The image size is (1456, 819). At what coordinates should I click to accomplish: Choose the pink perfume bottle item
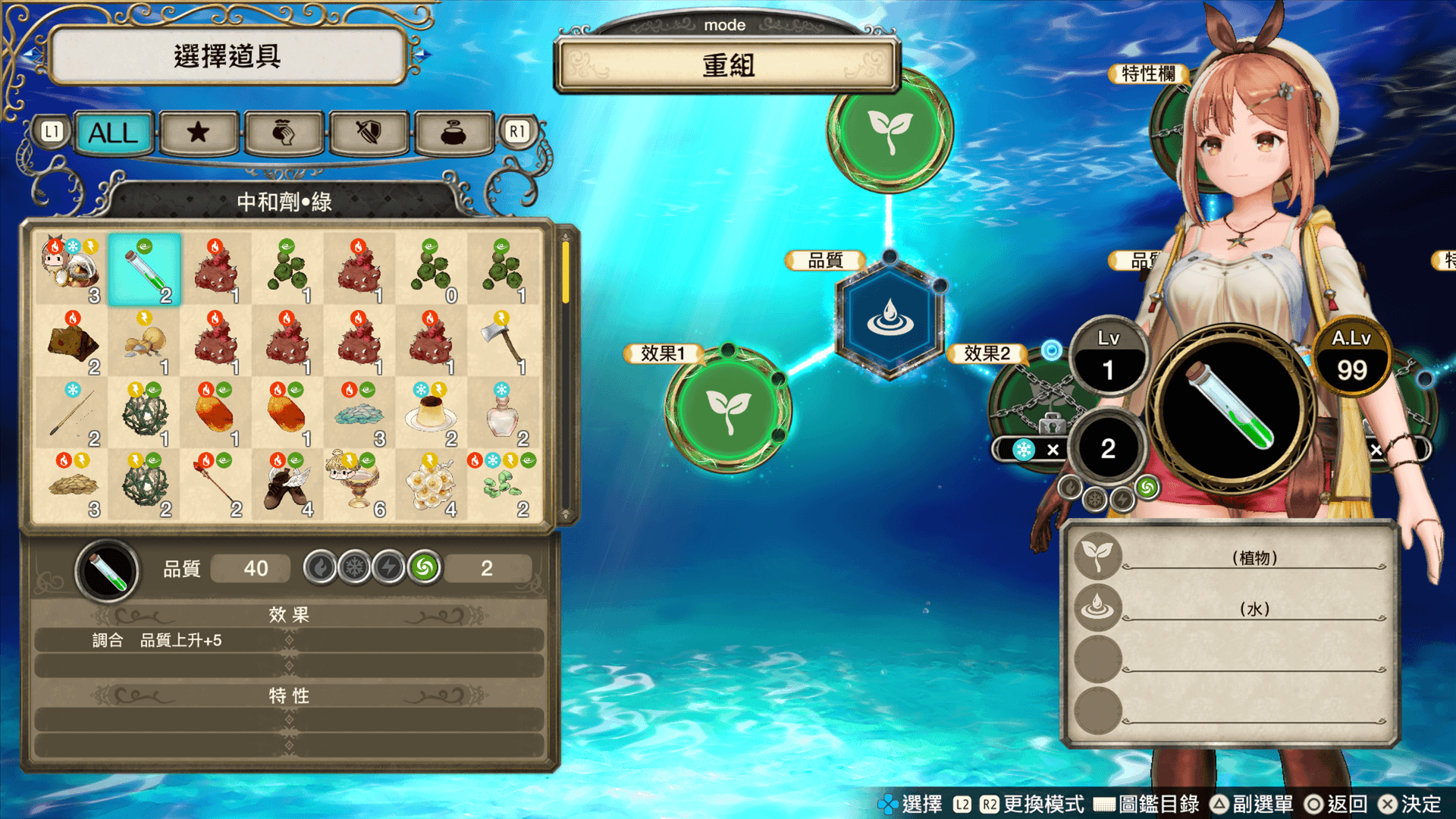(x=503, y=413)
